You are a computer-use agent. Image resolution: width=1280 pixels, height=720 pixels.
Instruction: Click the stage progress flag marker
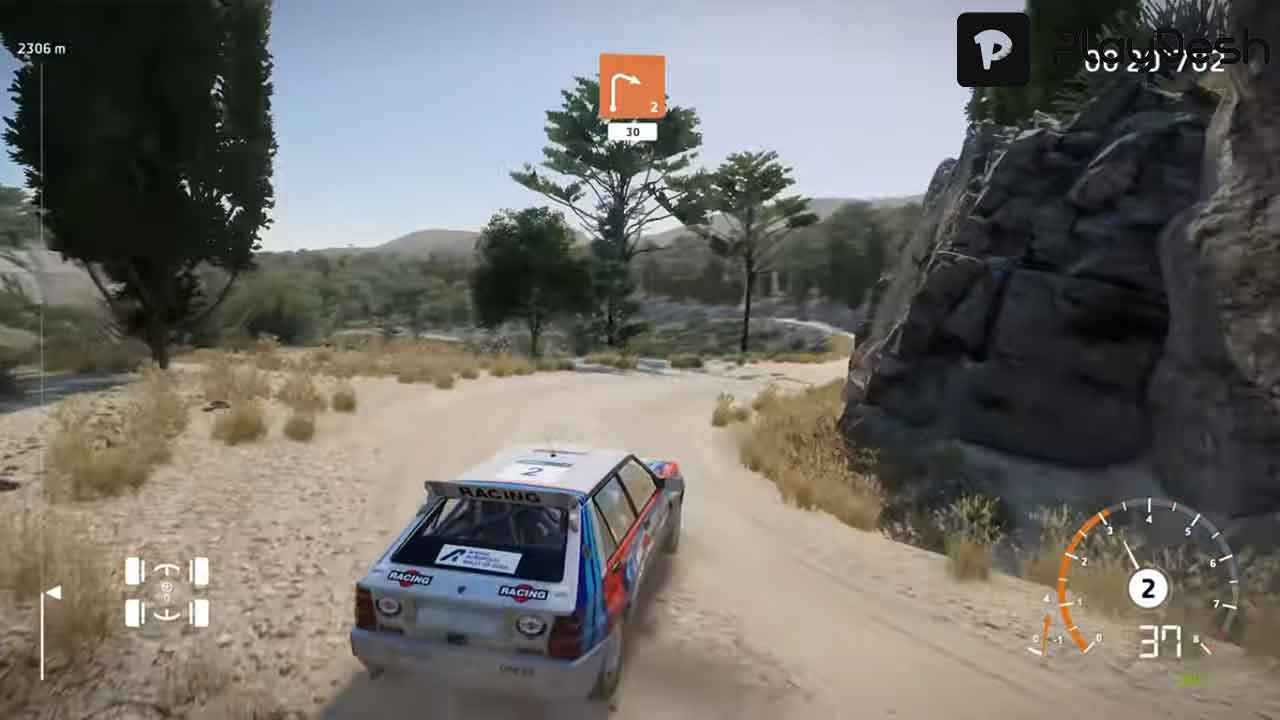pos(52,594)
